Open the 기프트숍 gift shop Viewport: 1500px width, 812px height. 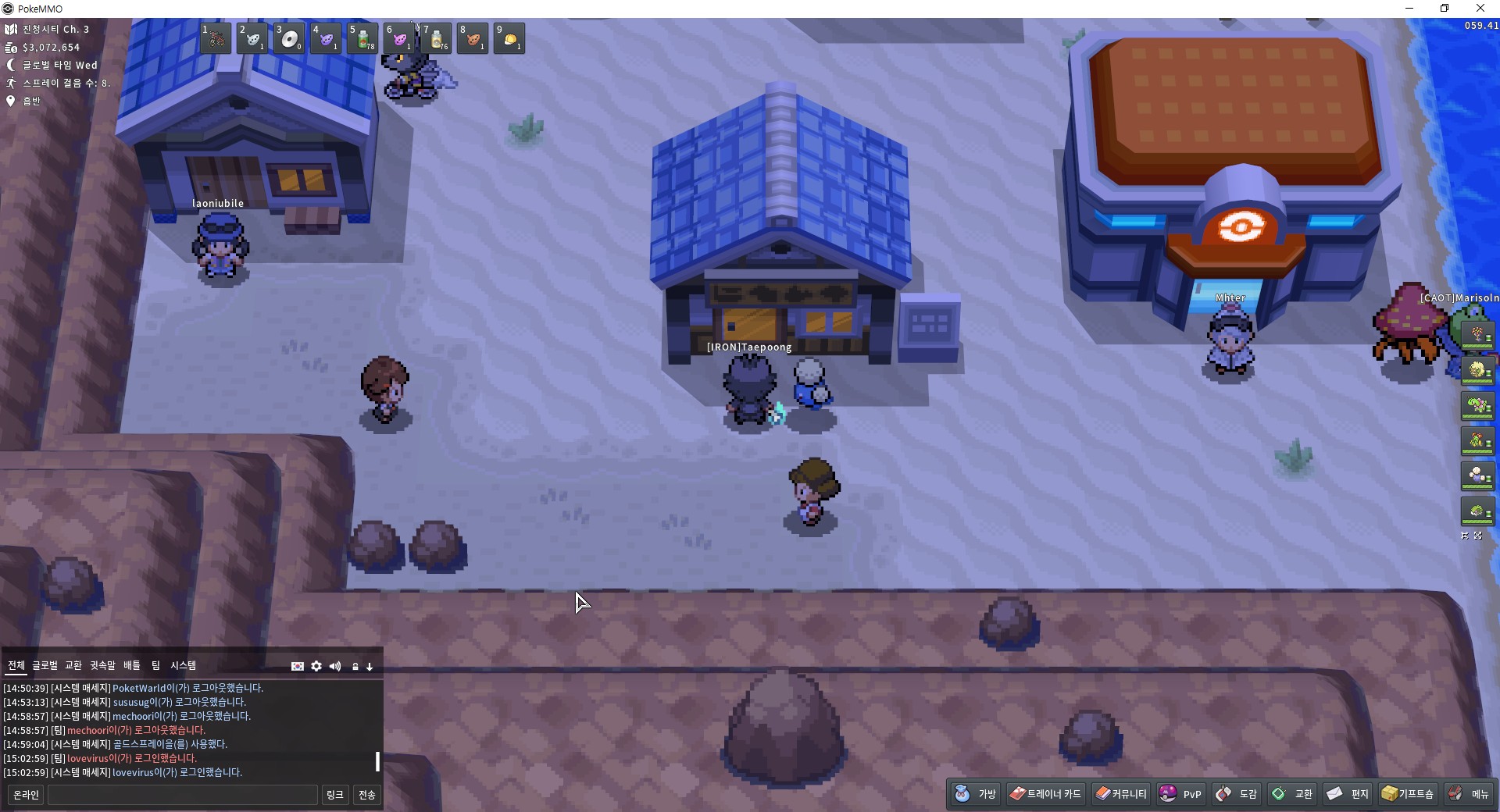click(1408, 794)
